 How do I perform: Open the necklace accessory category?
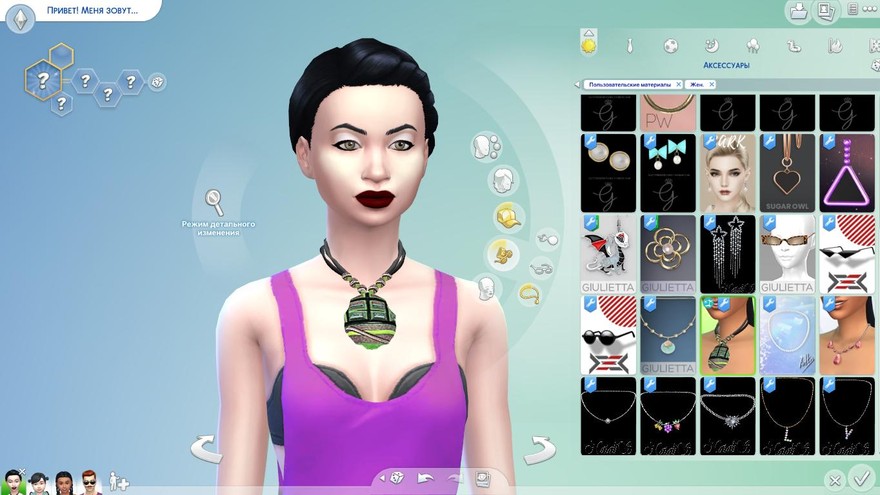click(x=529, y=293)
